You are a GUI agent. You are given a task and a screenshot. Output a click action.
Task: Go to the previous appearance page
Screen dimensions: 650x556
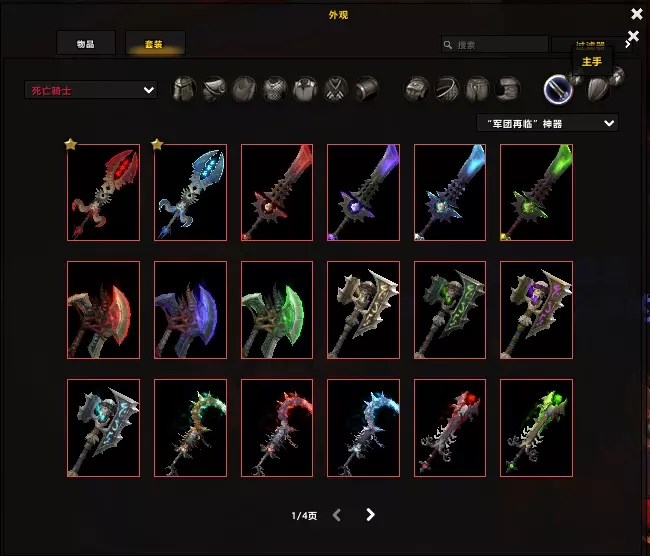point(337,515)
